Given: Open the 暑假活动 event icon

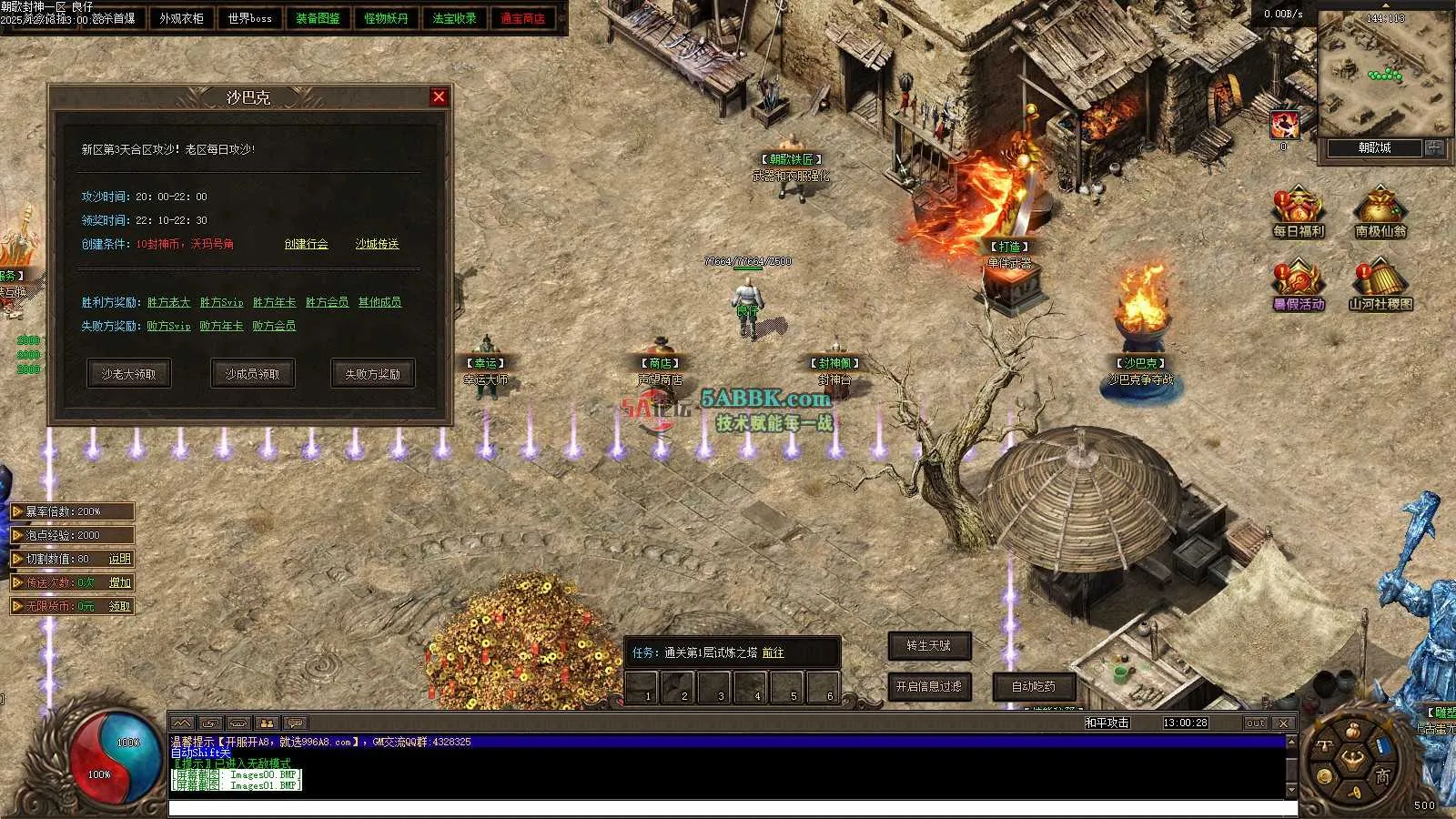Looking at the screenshot, I should [1299, 285].
